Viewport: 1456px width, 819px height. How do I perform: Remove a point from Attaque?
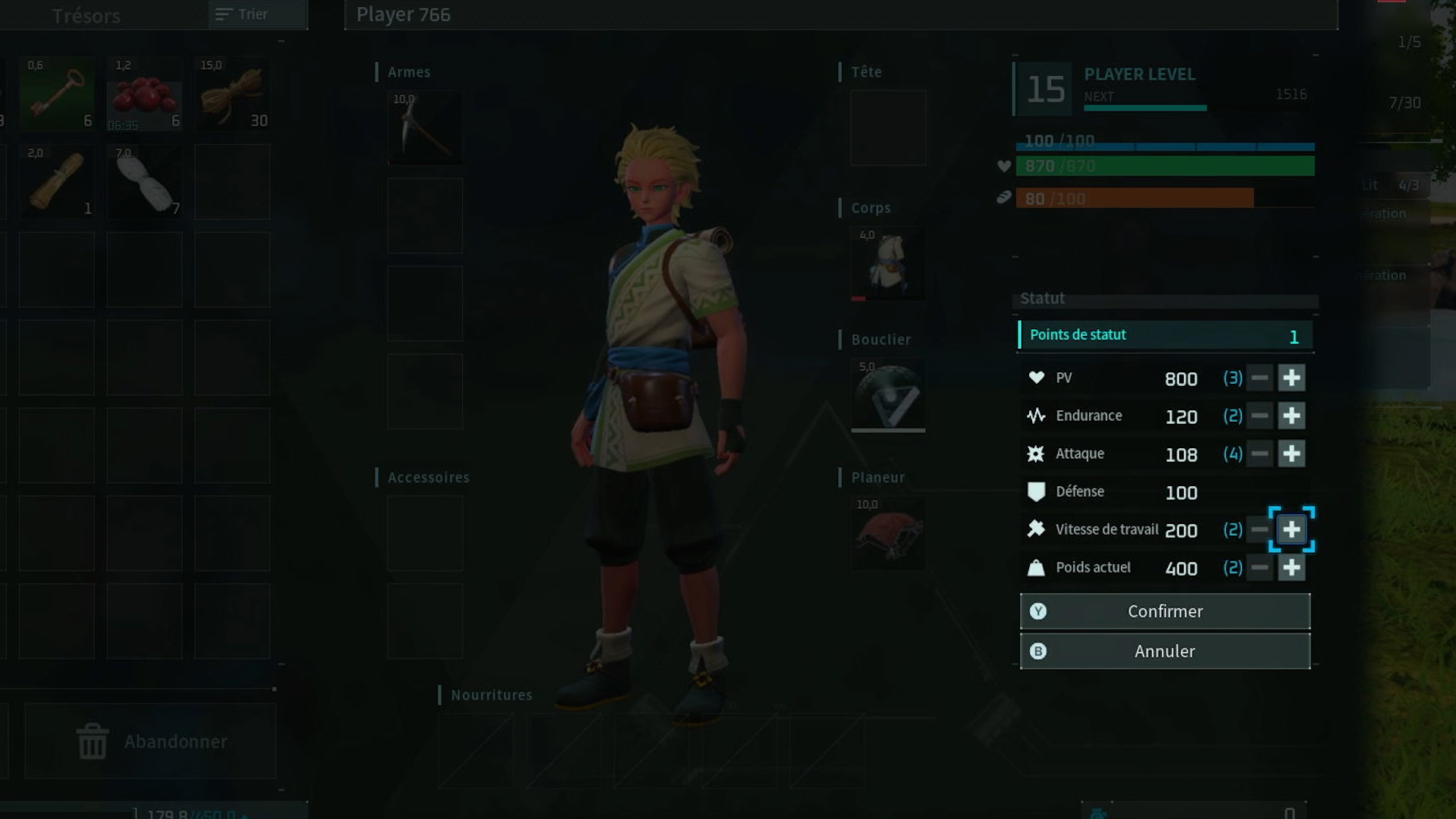(1260, 453)
